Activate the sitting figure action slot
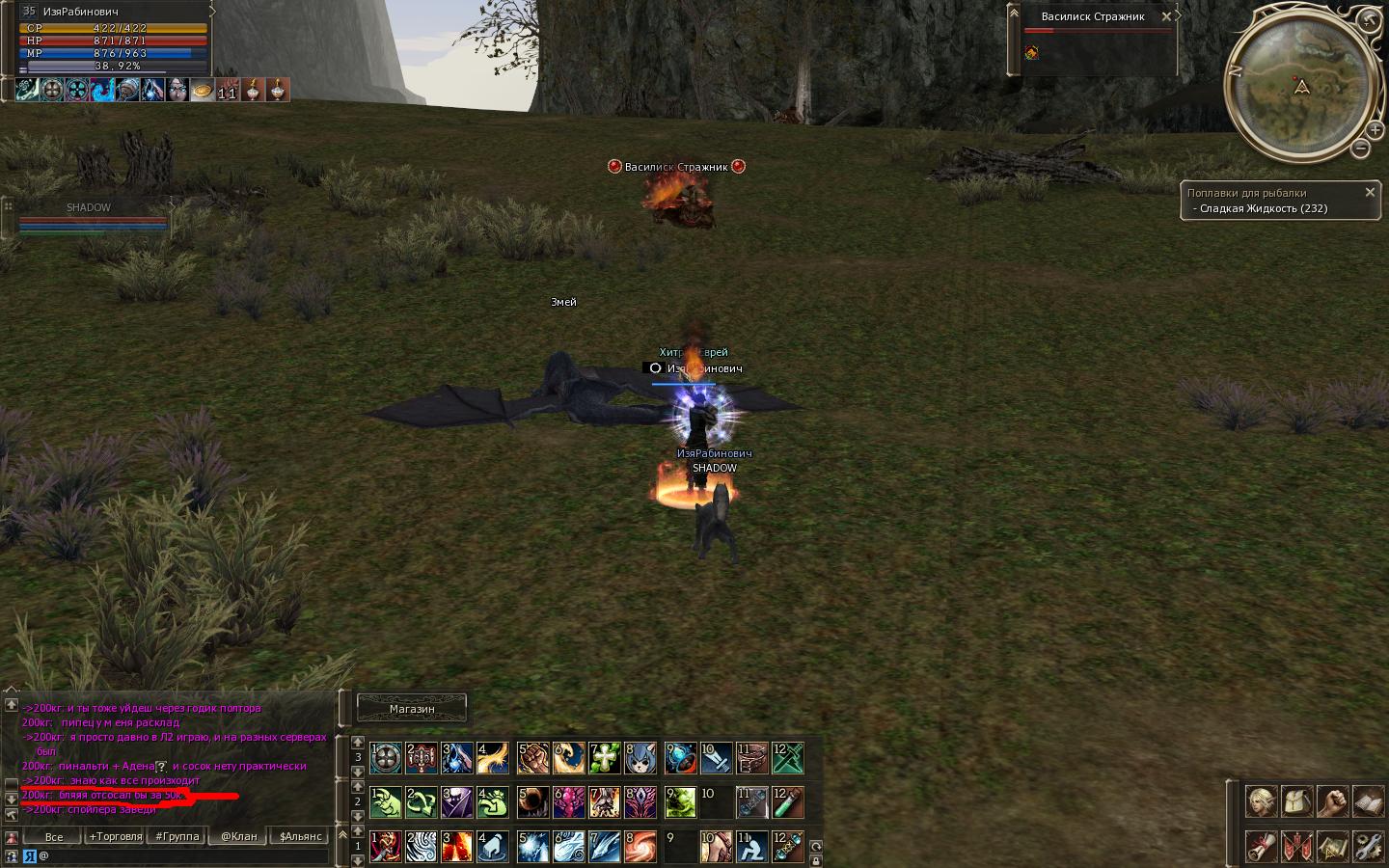1389x868 pixels. 752,846
